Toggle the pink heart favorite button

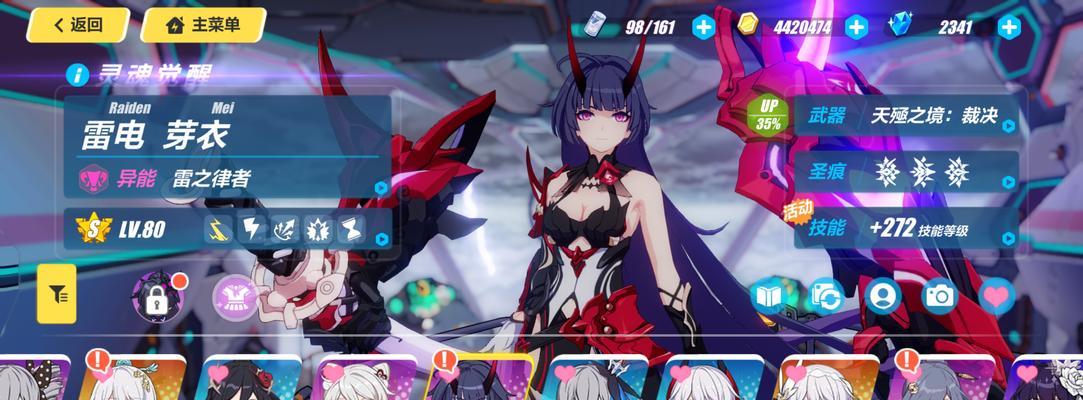click(996, 296)
